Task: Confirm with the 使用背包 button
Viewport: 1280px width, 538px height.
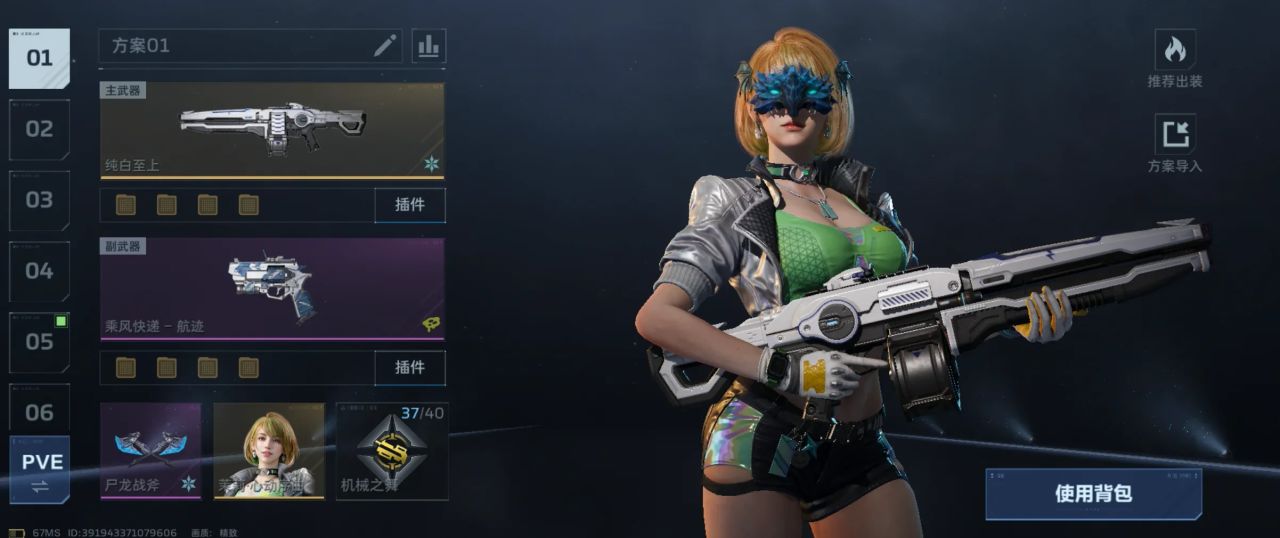Action: (1093, 494)
